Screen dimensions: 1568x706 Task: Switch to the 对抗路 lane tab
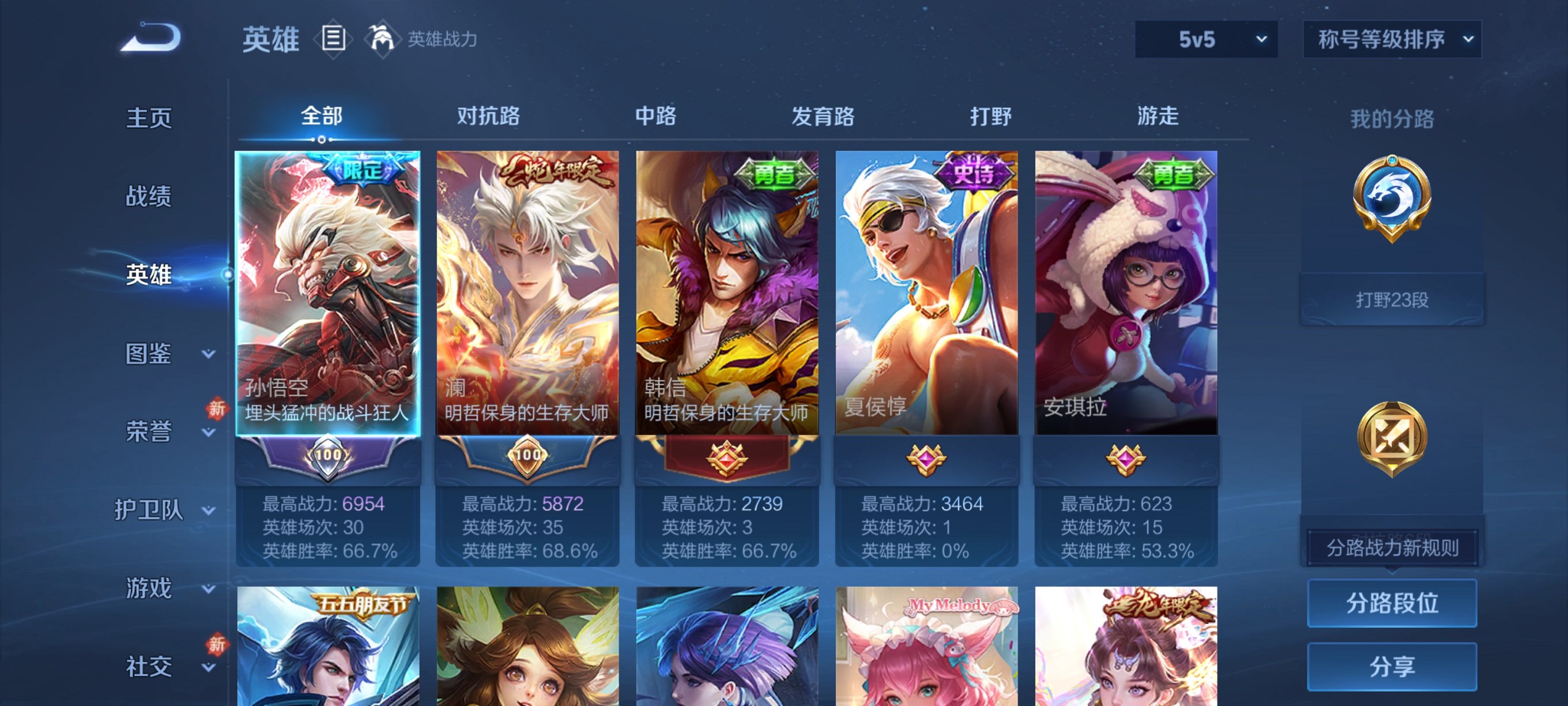click(488, 117)
